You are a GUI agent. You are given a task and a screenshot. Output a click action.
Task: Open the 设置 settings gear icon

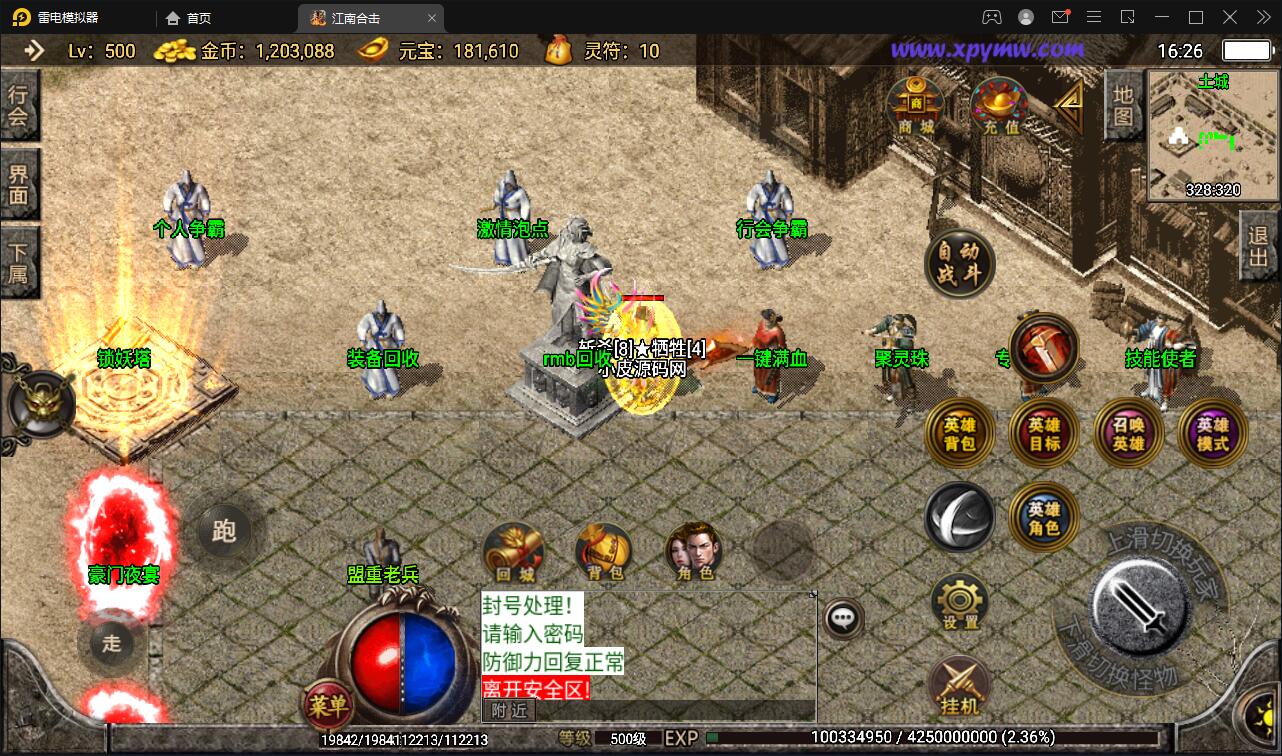[x=960, y=600]
